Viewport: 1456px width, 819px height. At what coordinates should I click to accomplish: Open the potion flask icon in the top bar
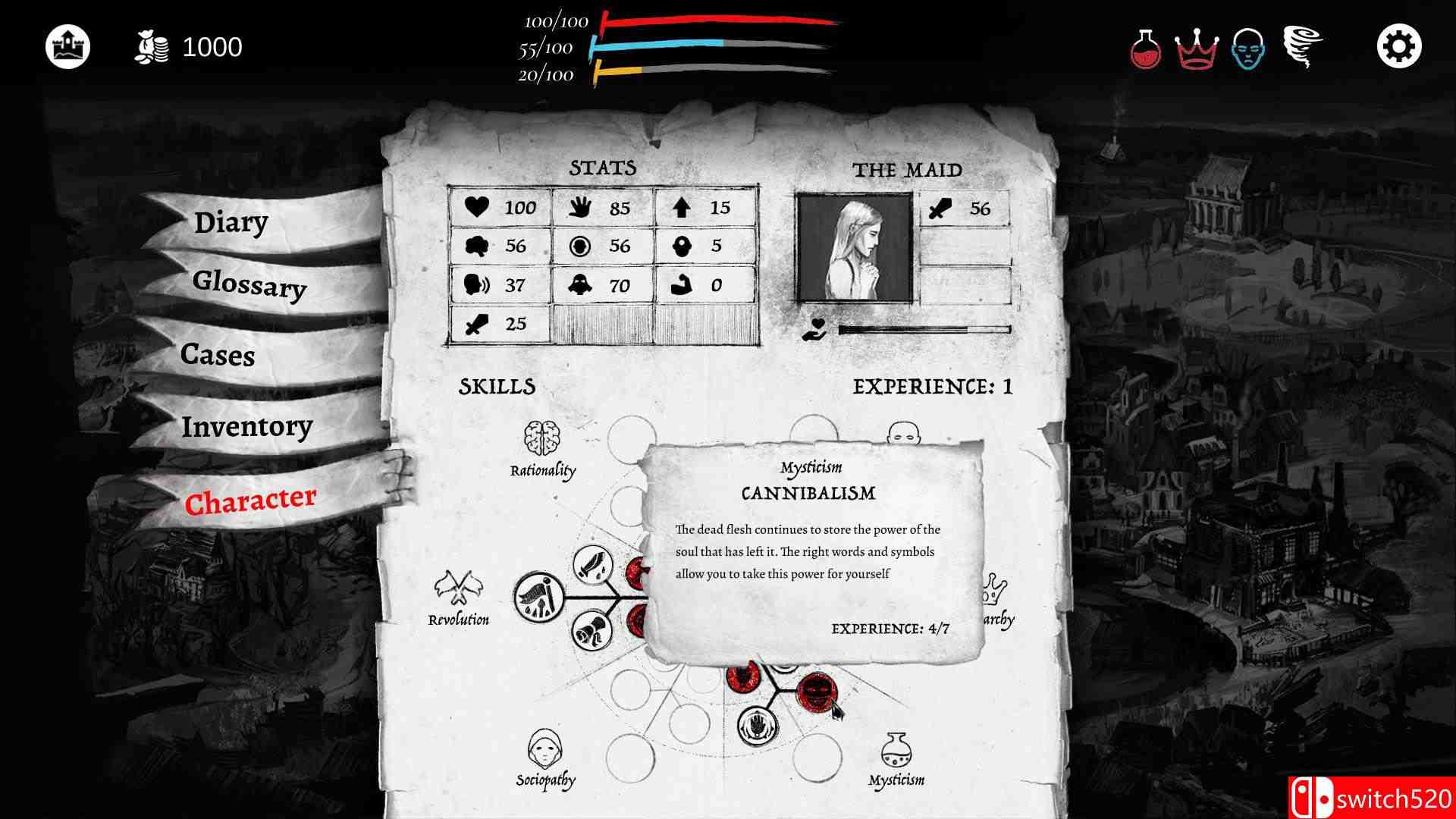(x=1145, y=45)
